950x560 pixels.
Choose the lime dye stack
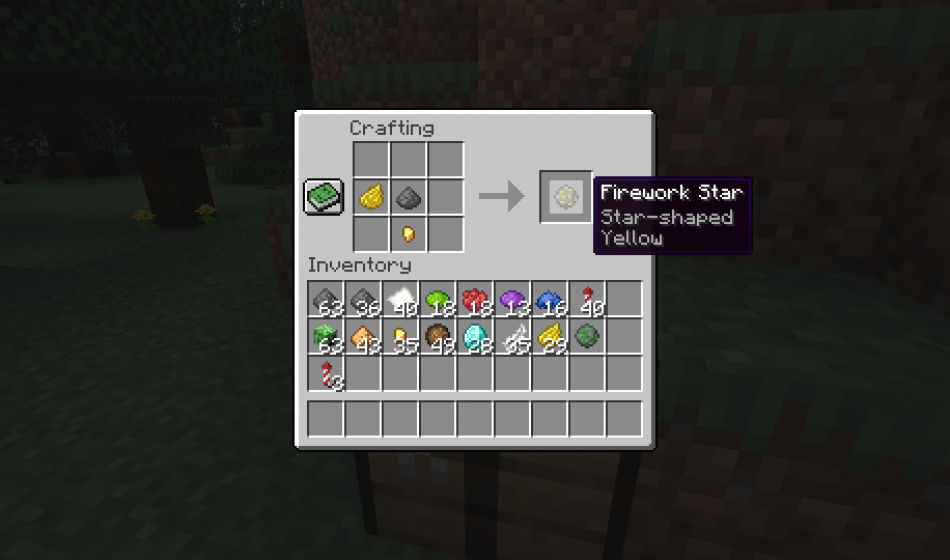click(x=437, y=299)
